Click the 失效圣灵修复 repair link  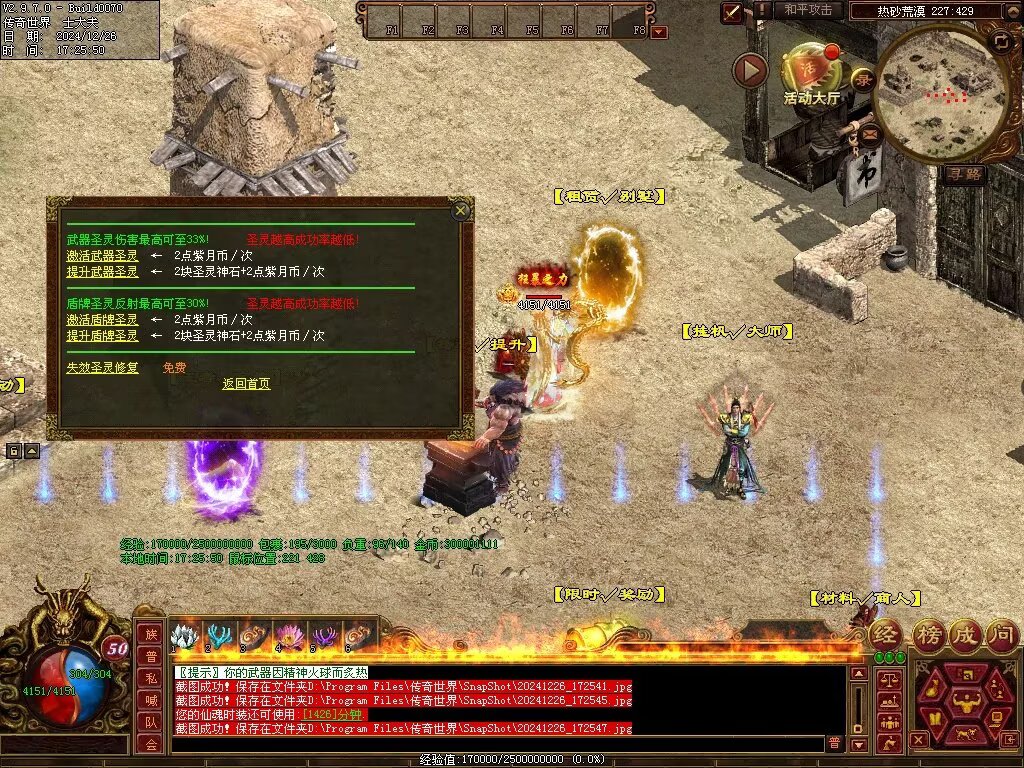102,368
